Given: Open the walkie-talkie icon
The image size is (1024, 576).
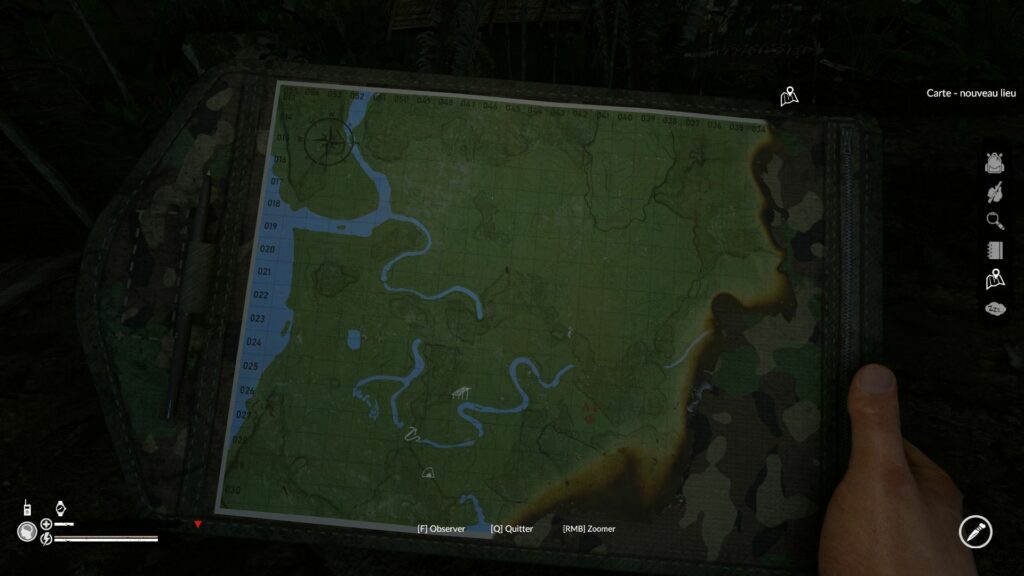Looking at the screenshot, I should tap(26, 507).
